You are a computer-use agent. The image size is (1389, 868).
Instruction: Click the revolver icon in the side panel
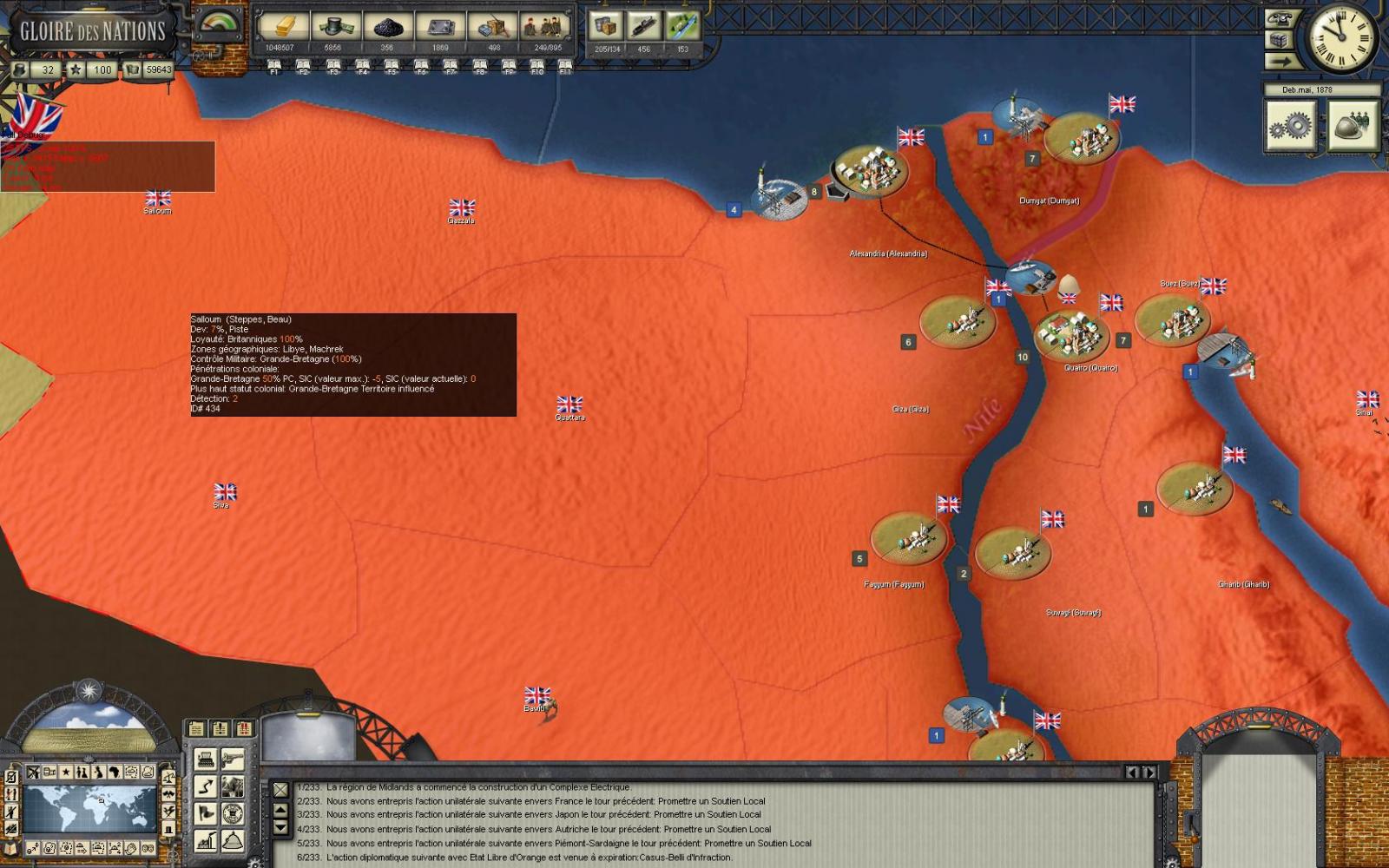coord(233,760)
